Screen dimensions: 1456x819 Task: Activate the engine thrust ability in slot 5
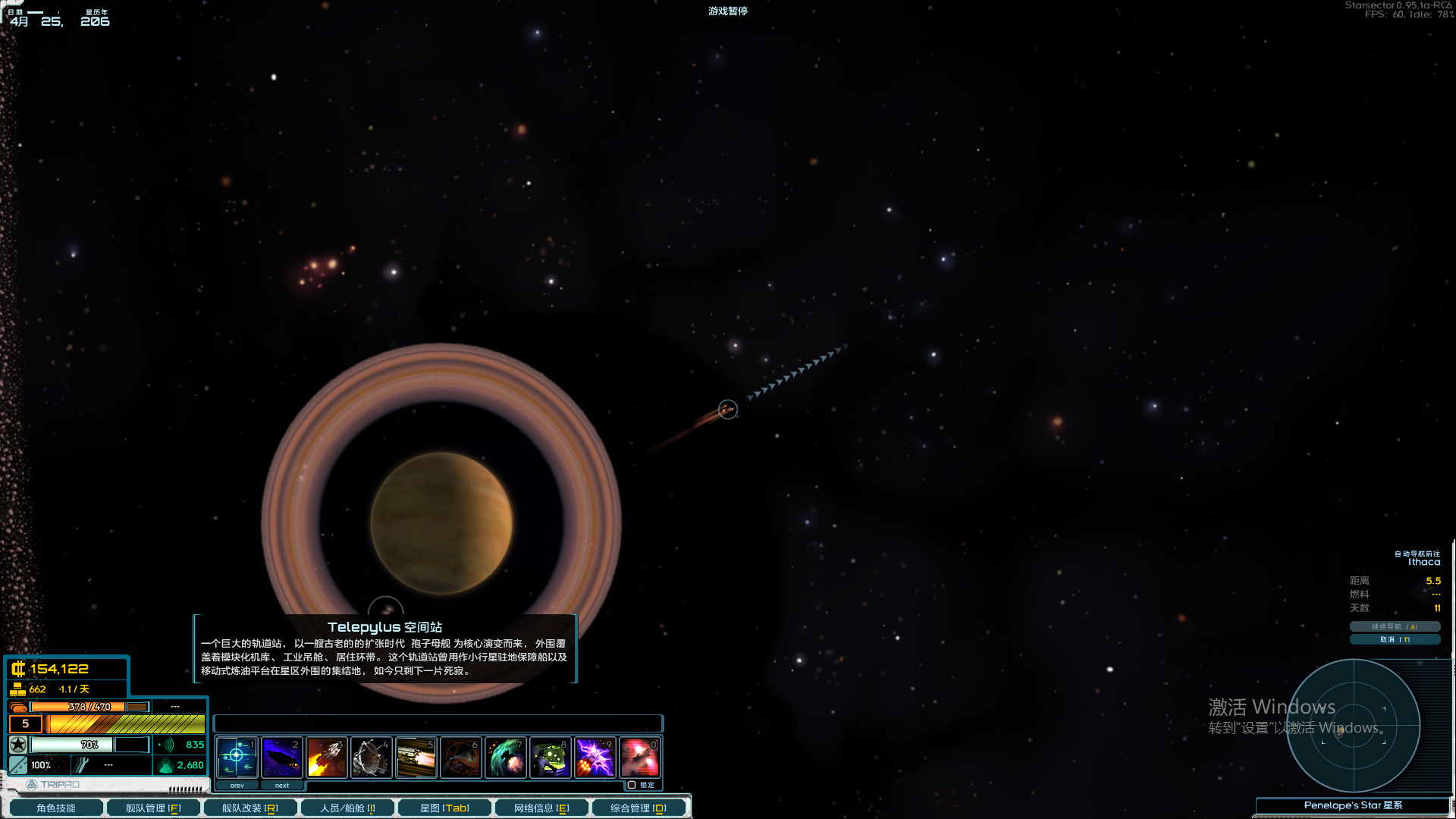pyautogui.click(x=416, y=757)
